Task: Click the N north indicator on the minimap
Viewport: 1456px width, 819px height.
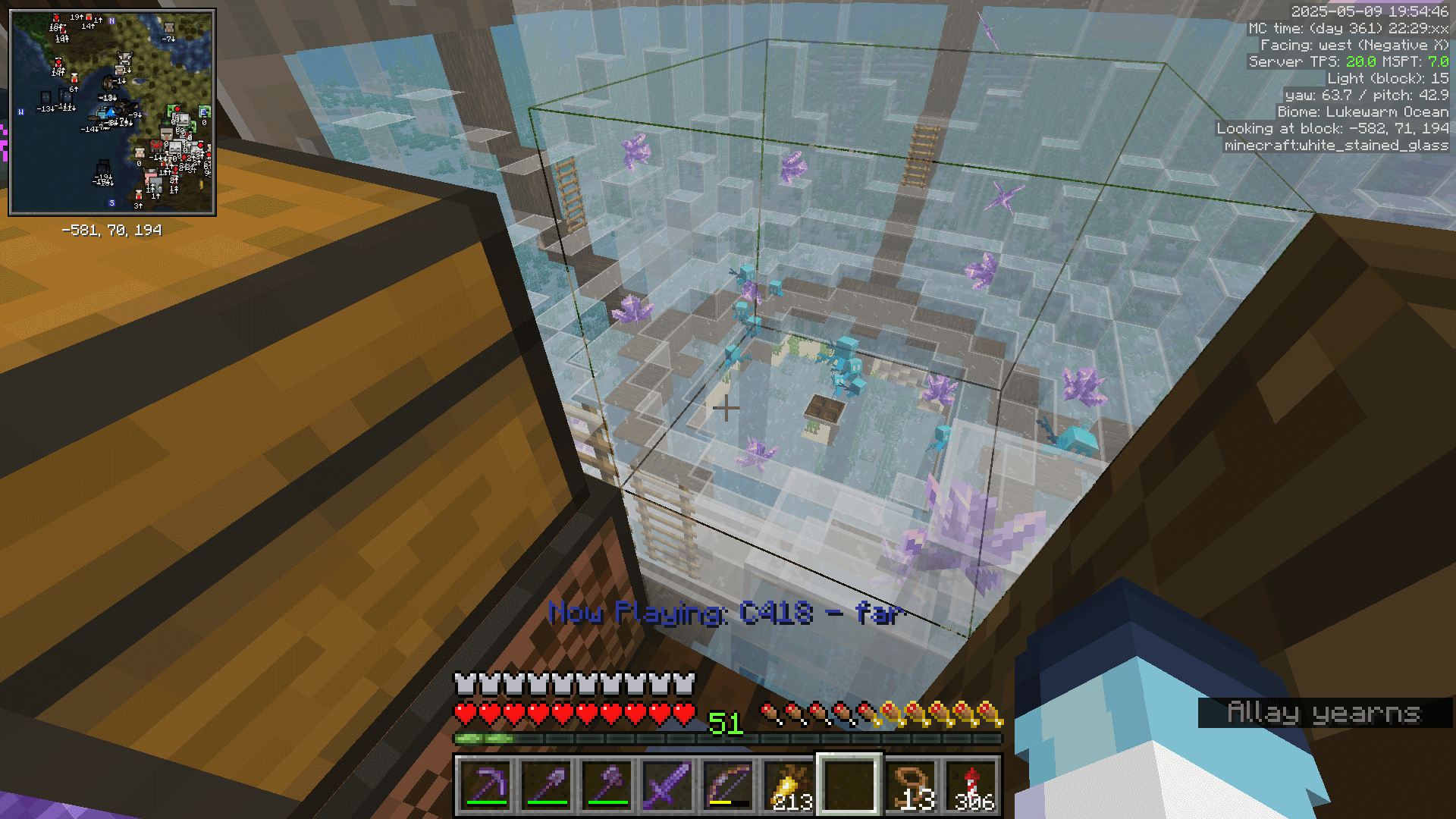Action: (111, 20)
